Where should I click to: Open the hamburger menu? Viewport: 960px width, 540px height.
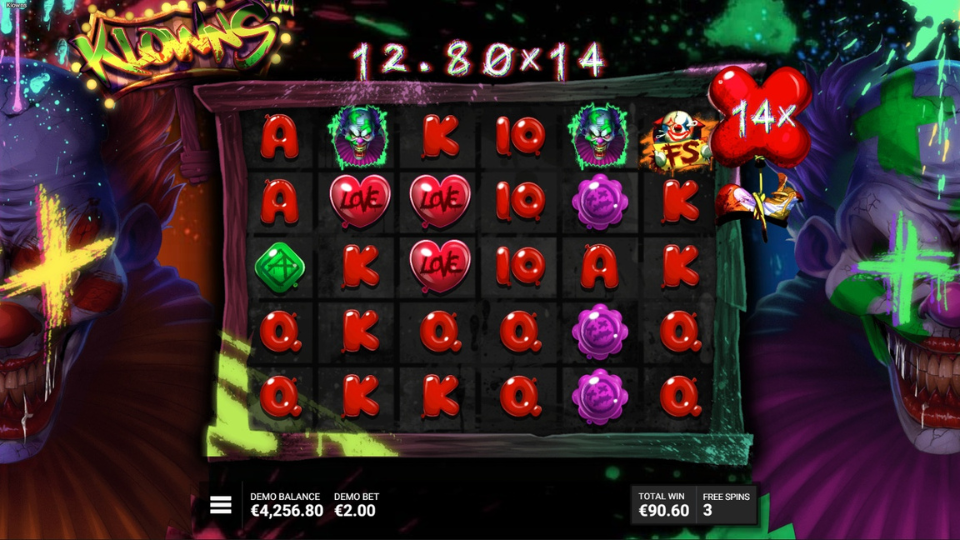[220, 505]
